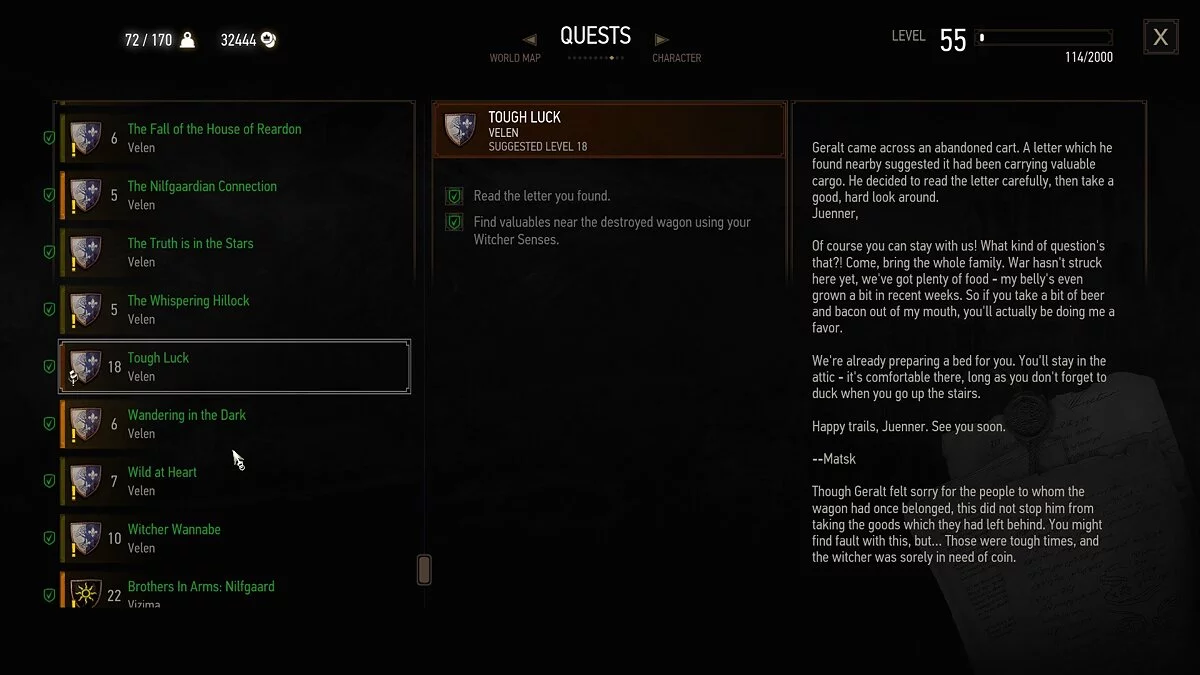
Task: View The Whispering Hillock quest details
Action: (188, 309)
